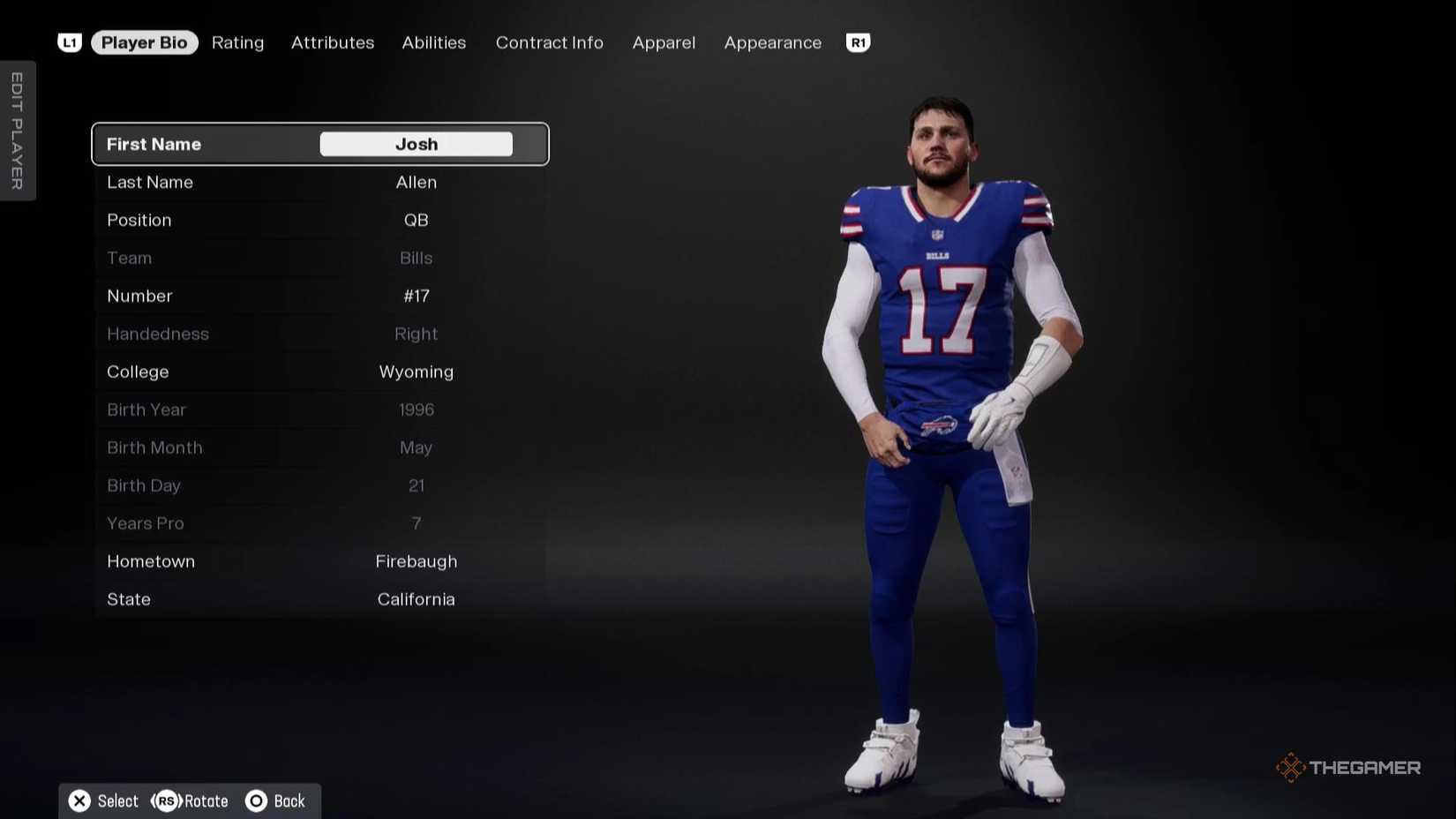Open the Attributes tab

click(x=333, y=42)
